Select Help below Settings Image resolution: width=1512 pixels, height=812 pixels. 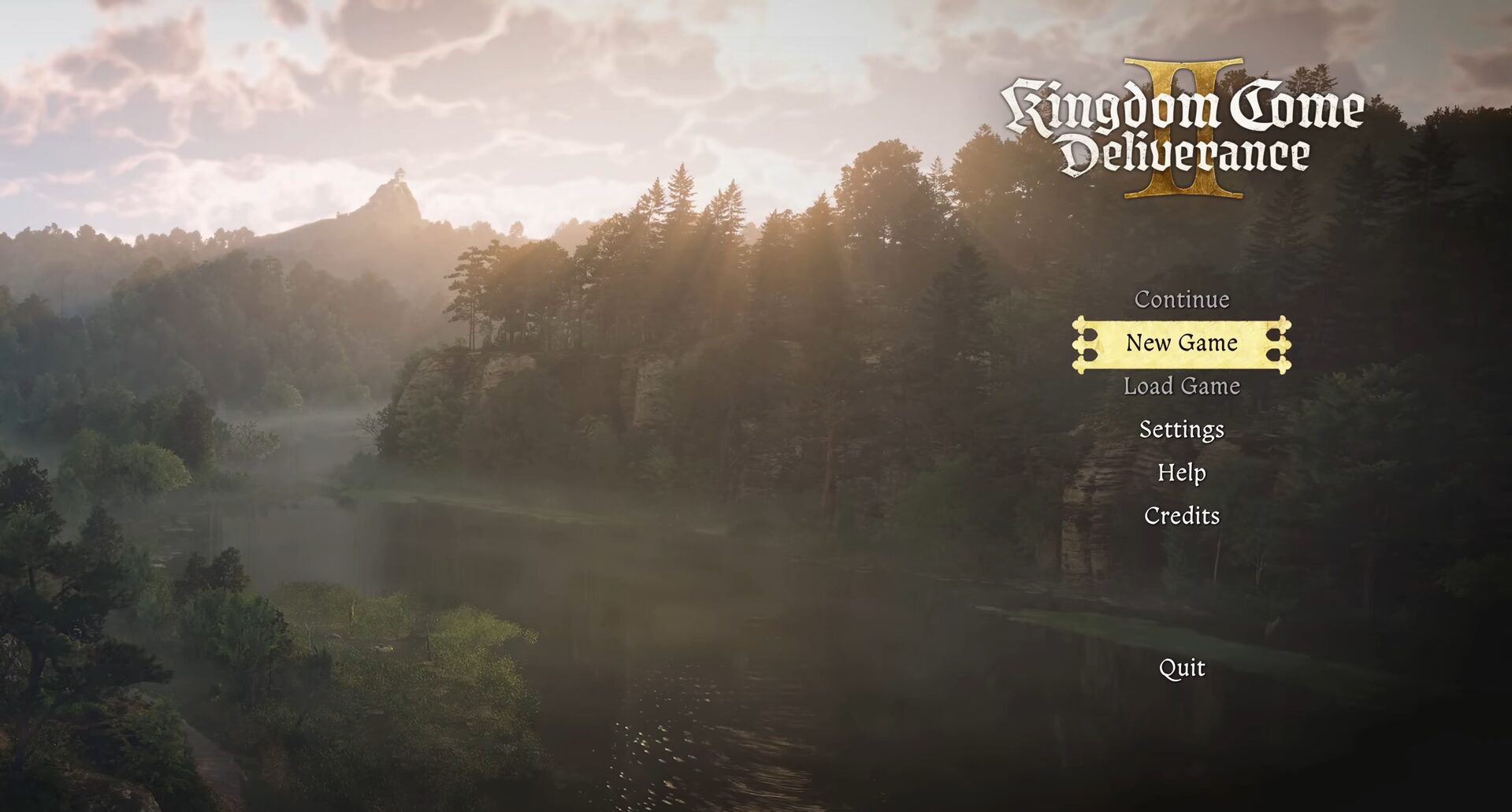click(x=1181, y=473)
